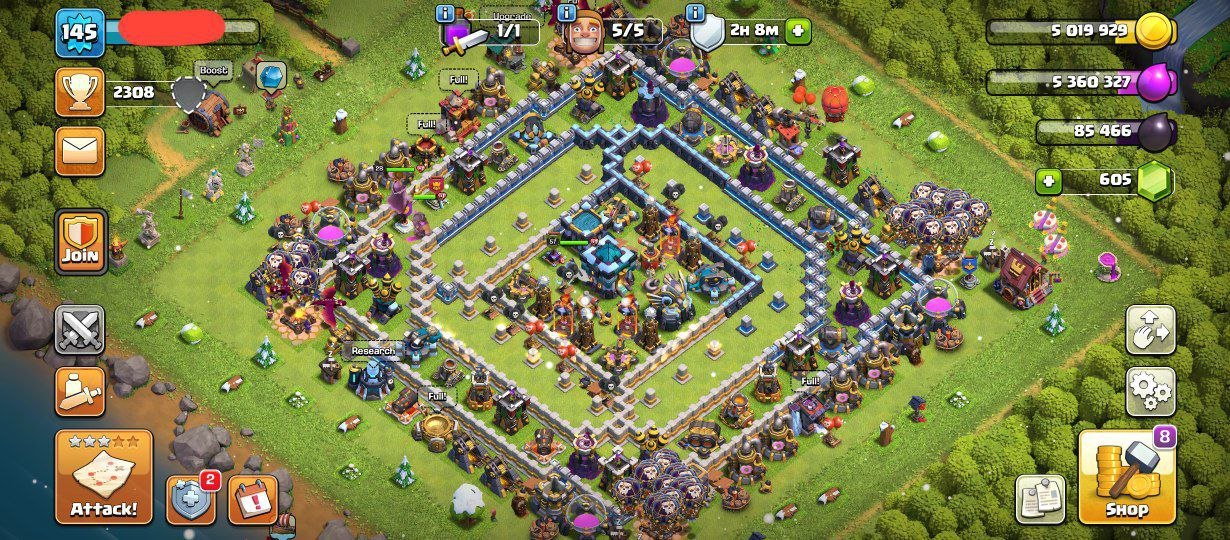Open the crossed swords clan war button
The width and height of the screenshot is (1230, 540).
point(79,329)
